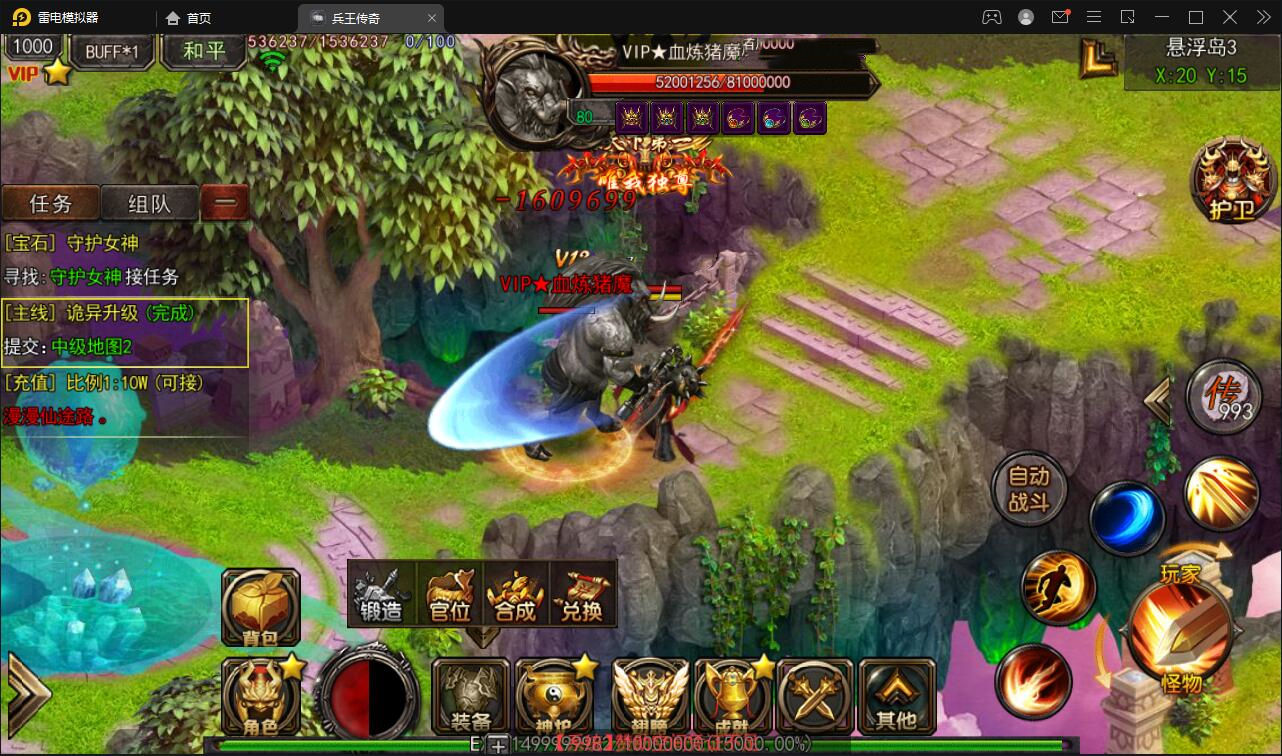Choose the 兑换 exchange option
The image size is (1282, 756).
tap(582, 594)
